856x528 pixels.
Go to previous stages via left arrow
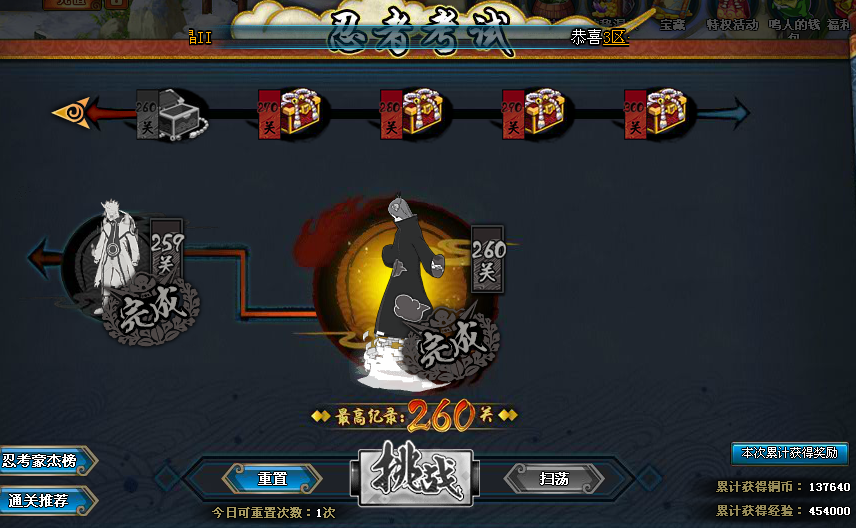coord(45,258)
